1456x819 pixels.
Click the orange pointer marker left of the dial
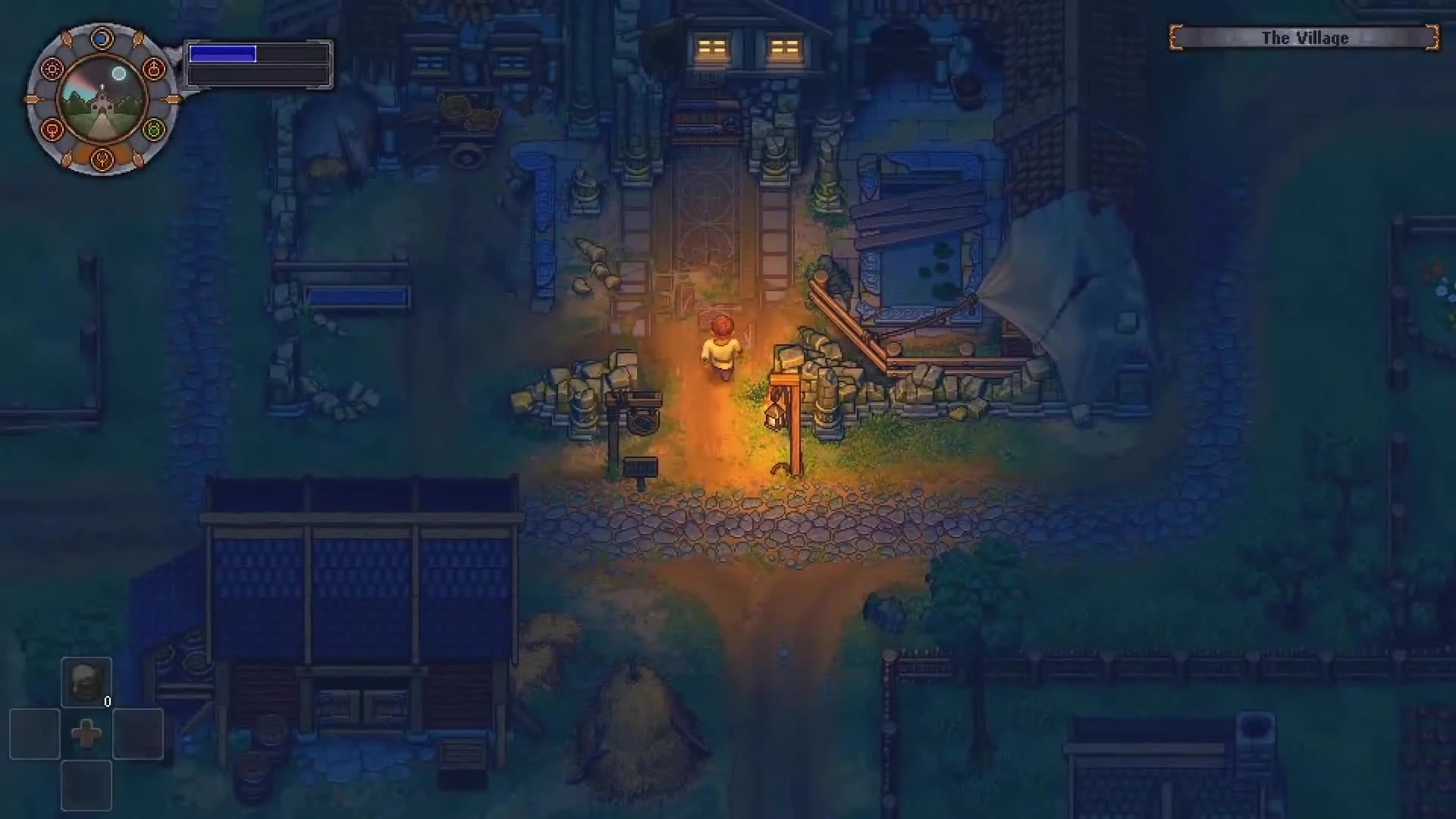(31, 99)
